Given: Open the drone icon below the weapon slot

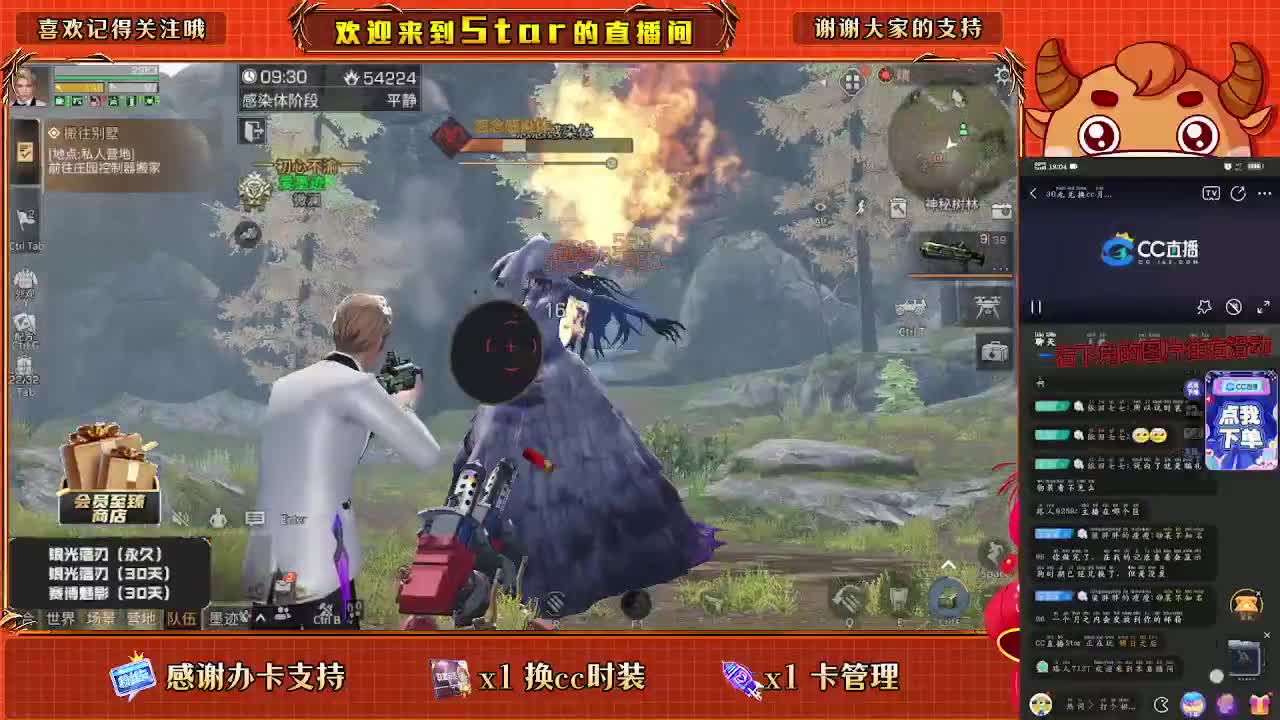Looking at the screenshot, I should [x=986, y=306].
